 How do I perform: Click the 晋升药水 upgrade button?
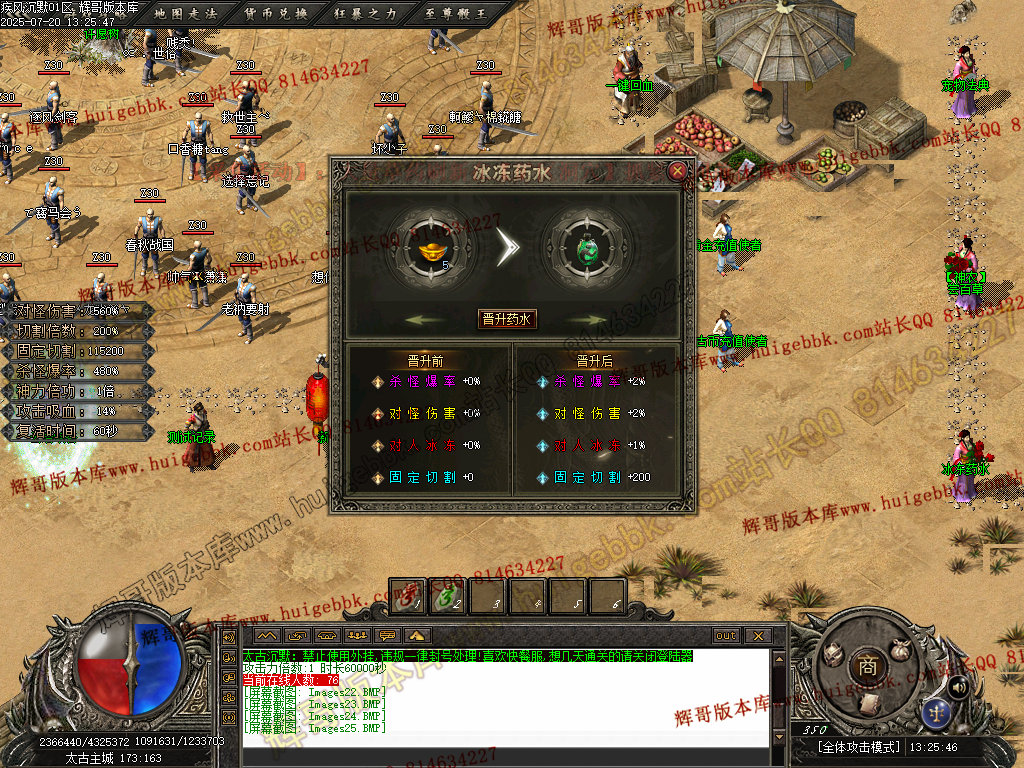click(x=507, y=319)
